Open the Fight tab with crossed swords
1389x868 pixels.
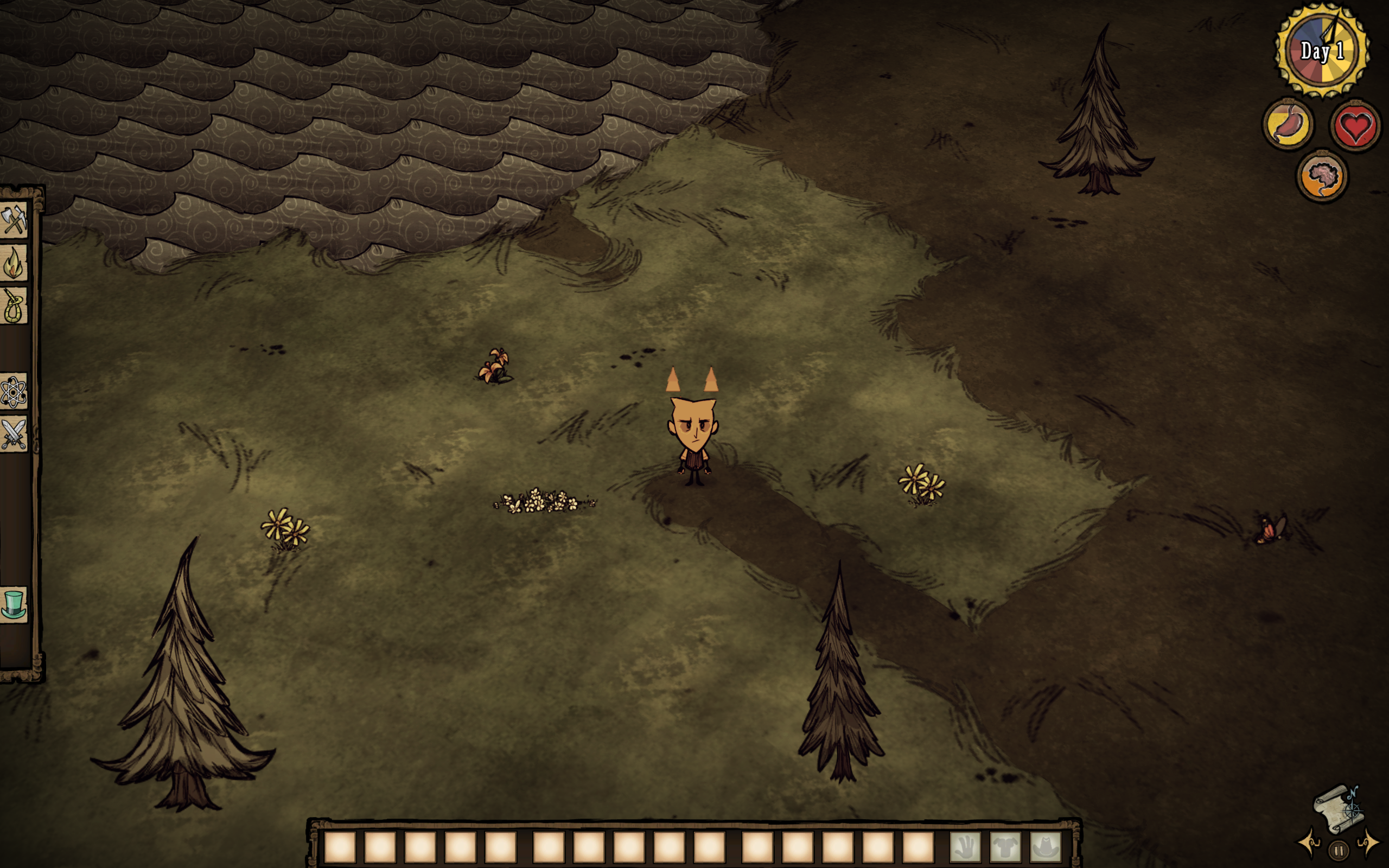coord(14,434)
